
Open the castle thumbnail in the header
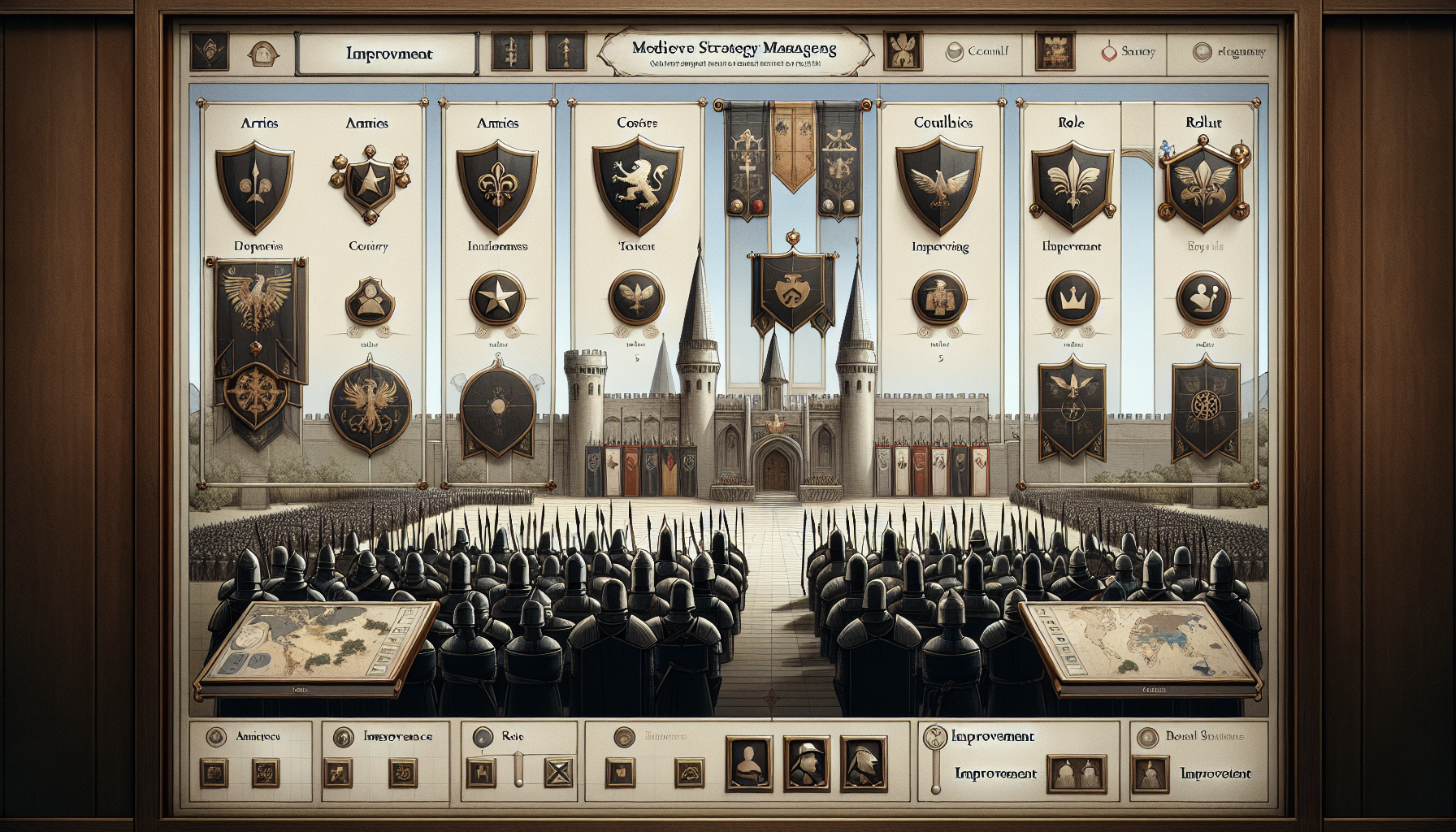[1055, 51]
